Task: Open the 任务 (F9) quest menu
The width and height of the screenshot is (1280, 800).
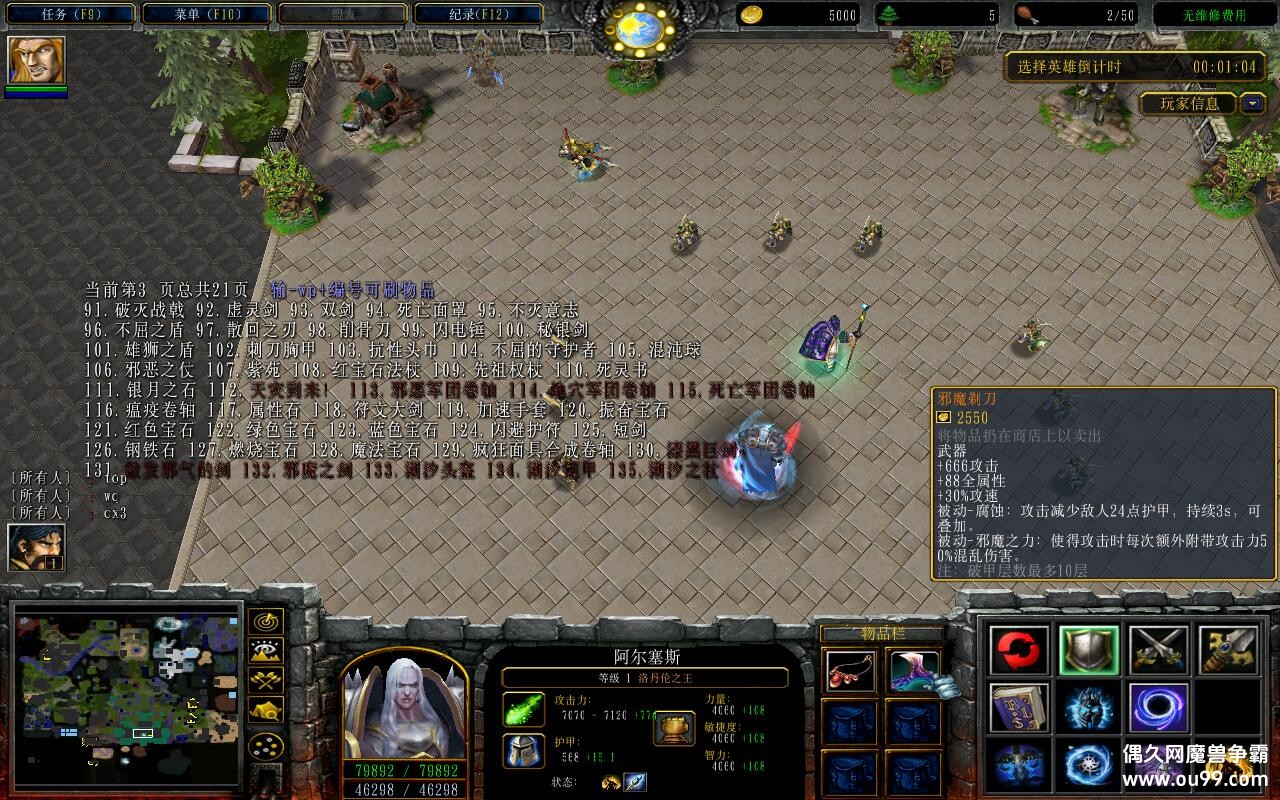Action: (70, 12)
